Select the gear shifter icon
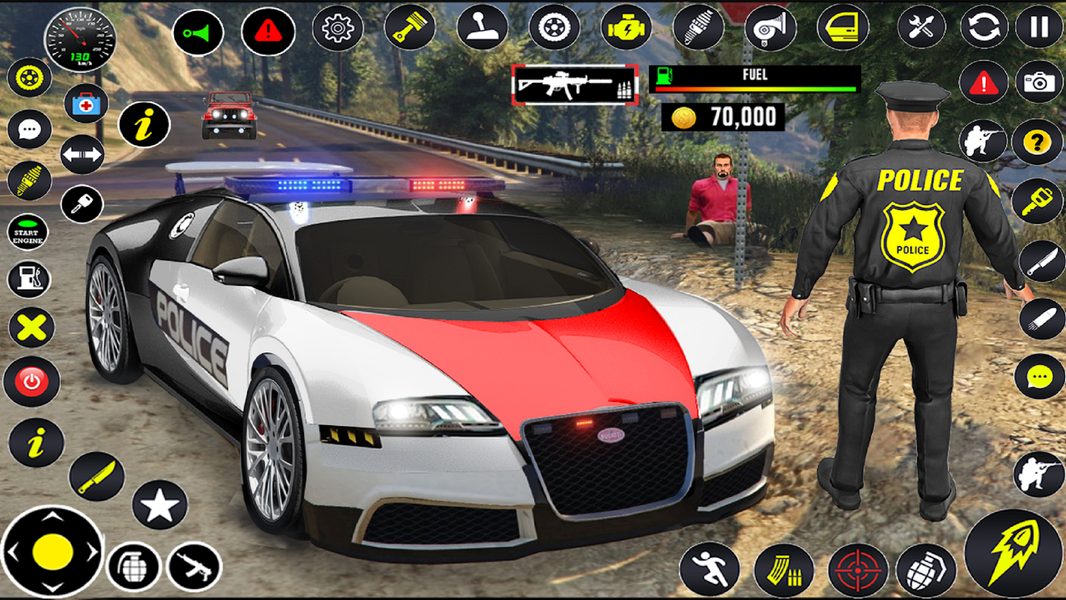Screen dimensions: 1066x600 click(482, 27)
